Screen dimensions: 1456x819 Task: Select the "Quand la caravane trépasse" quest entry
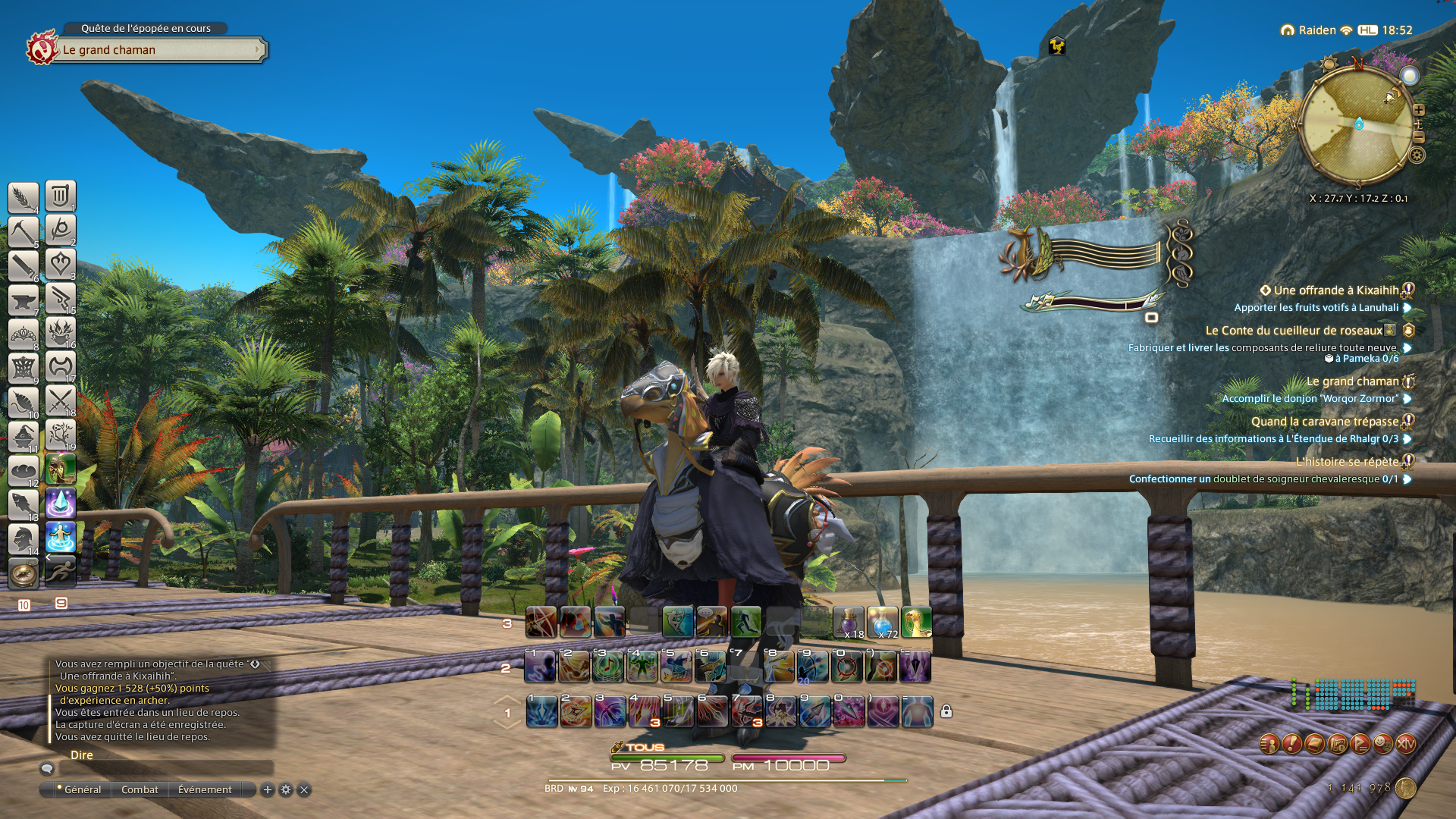tap(1324, 422)
